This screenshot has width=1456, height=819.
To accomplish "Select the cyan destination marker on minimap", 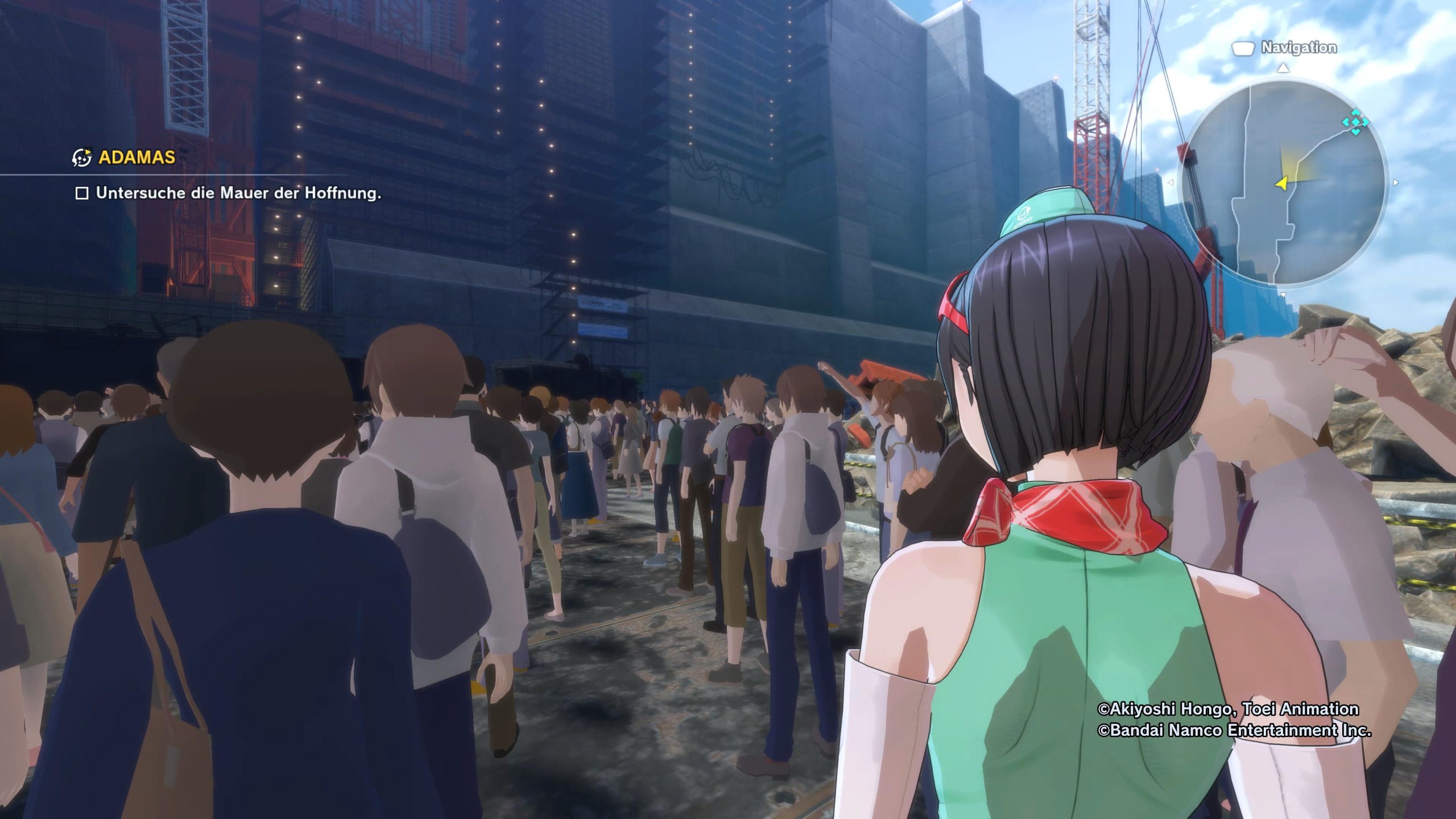I will pos(1355,123).
